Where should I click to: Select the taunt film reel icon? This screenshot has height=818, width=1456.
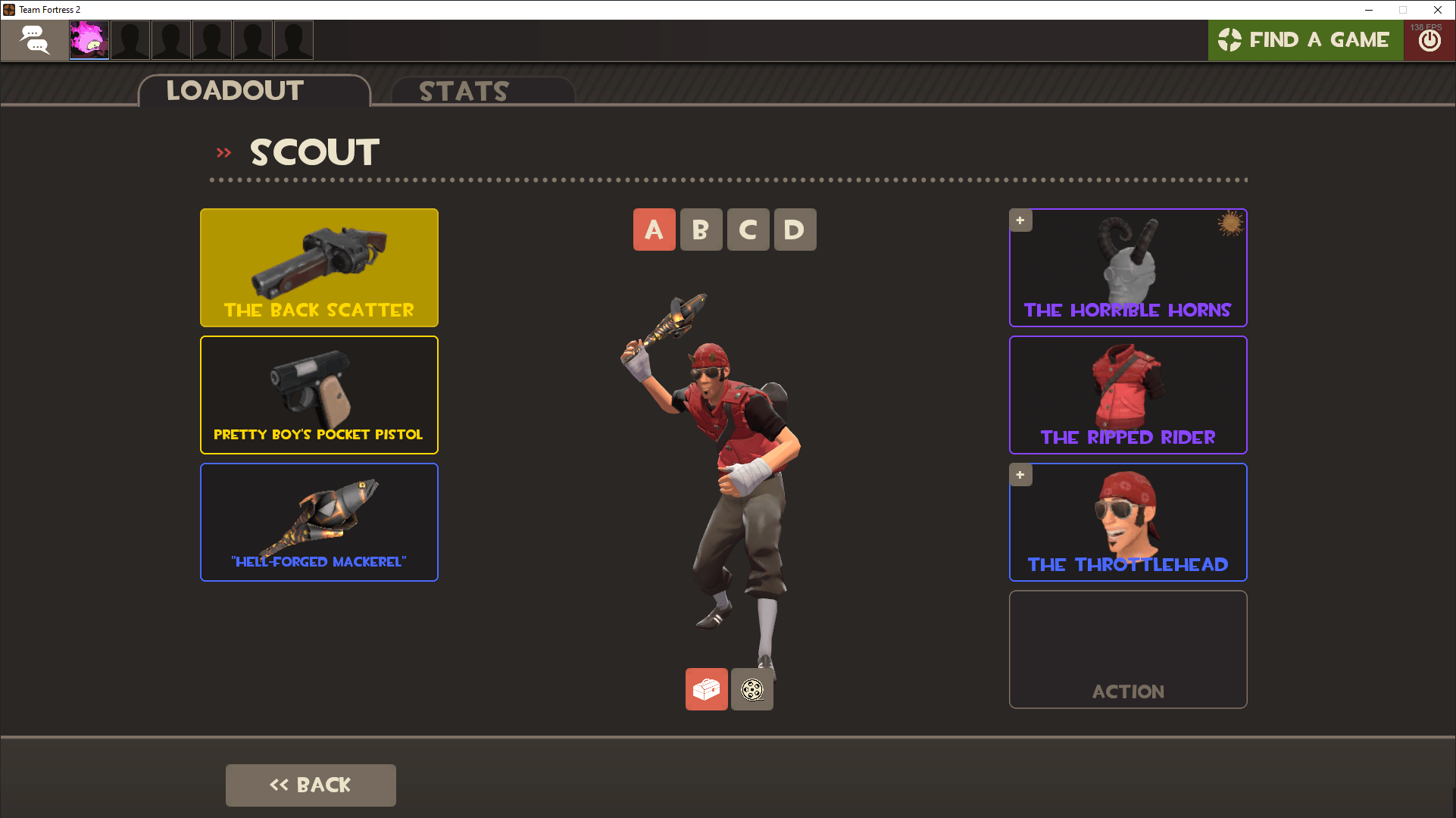pos(751,689)
